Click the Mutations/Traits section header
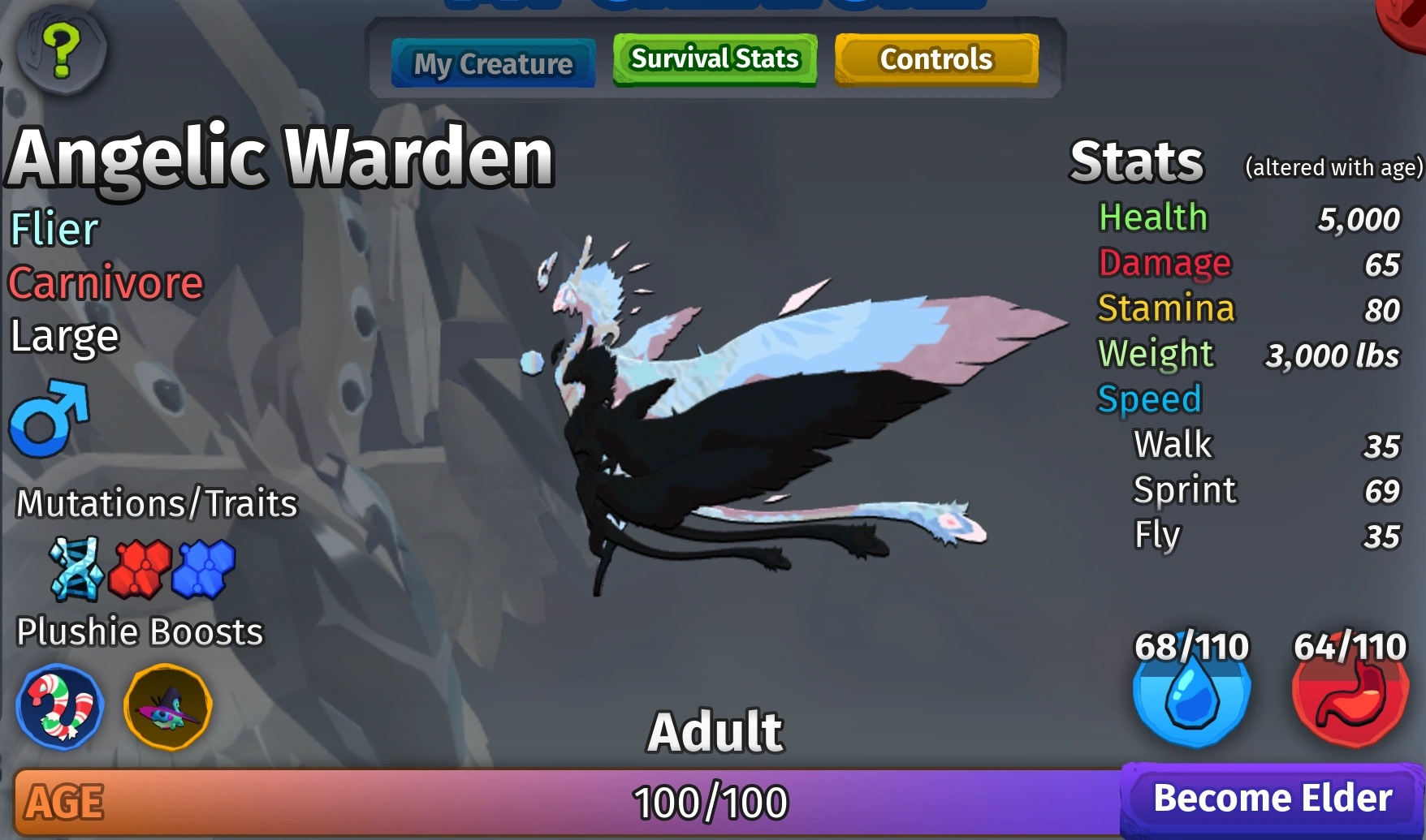 click(156, 503)
